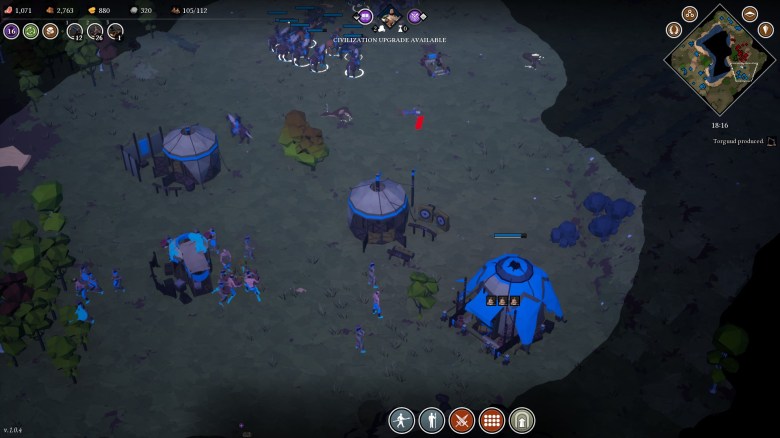Viewport: 780px width, 438px height.
Task: Open the available civilization upgrade portrait
Action: pyautogui.click(x=390, y=17)
